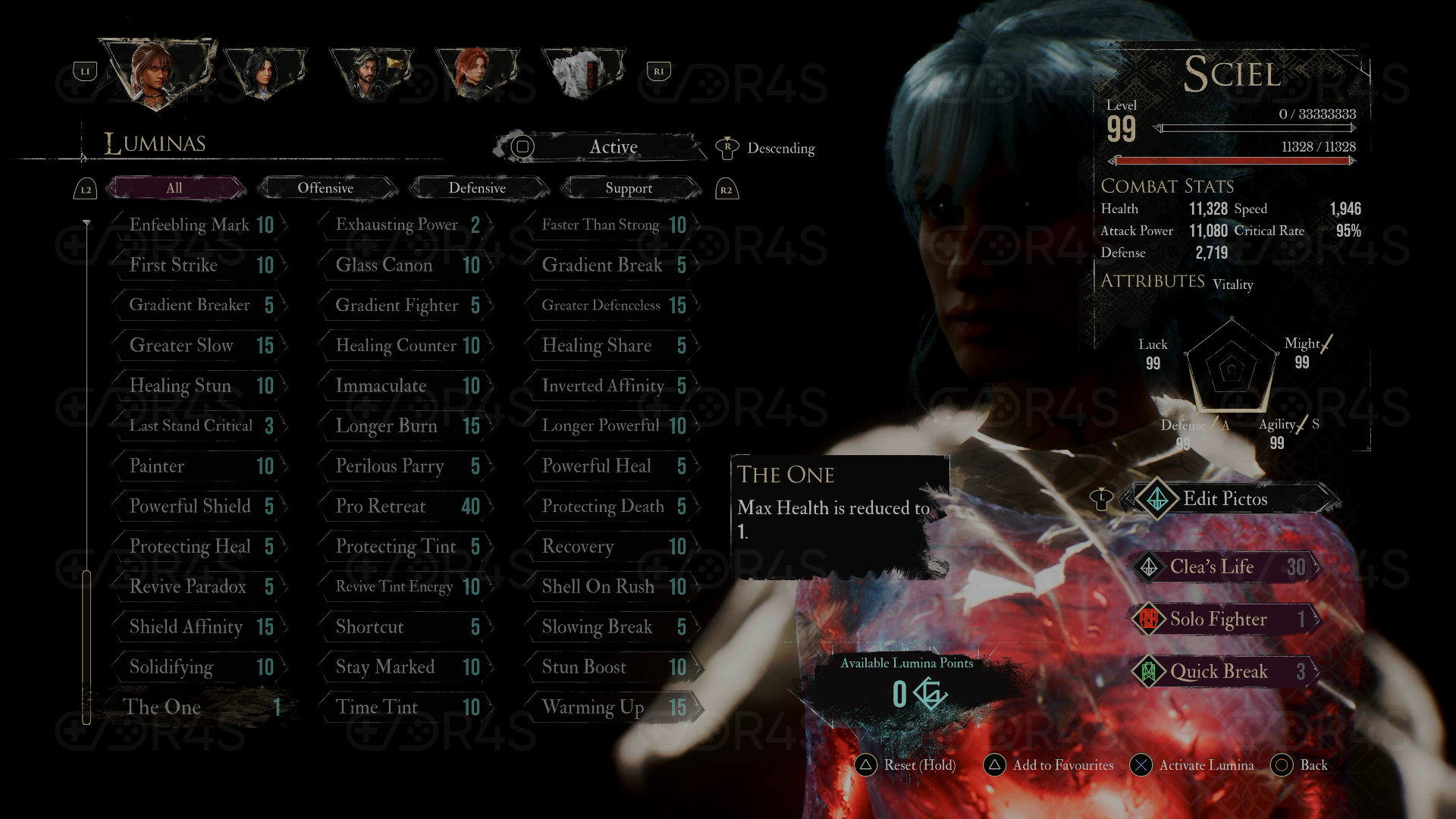Select the Clea's Life picto slot
The image size is (1456, 819).
pos(1225,566)
